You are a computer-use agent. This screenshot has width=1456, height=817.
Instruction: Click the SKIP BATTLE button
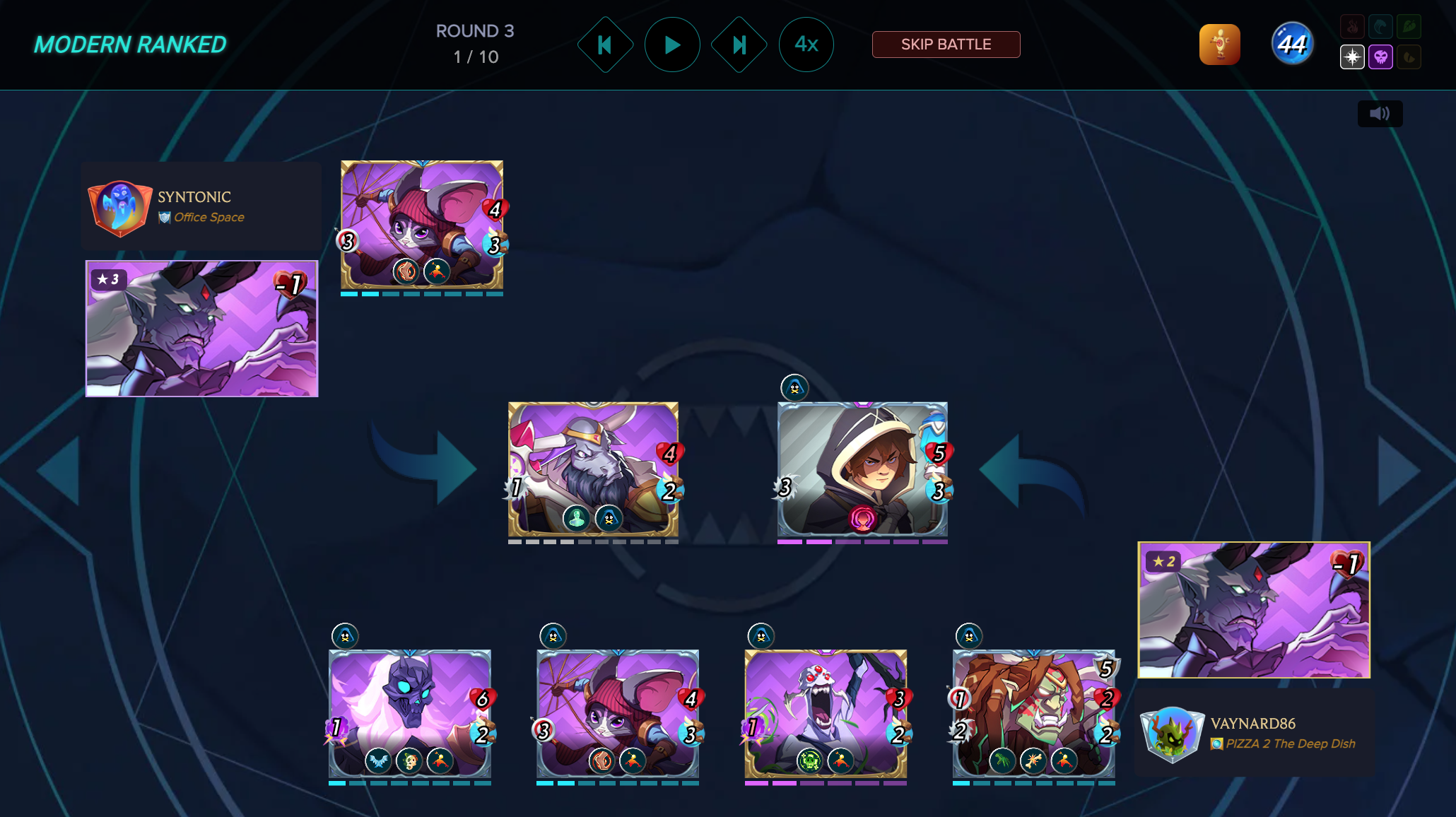point(946,45)
